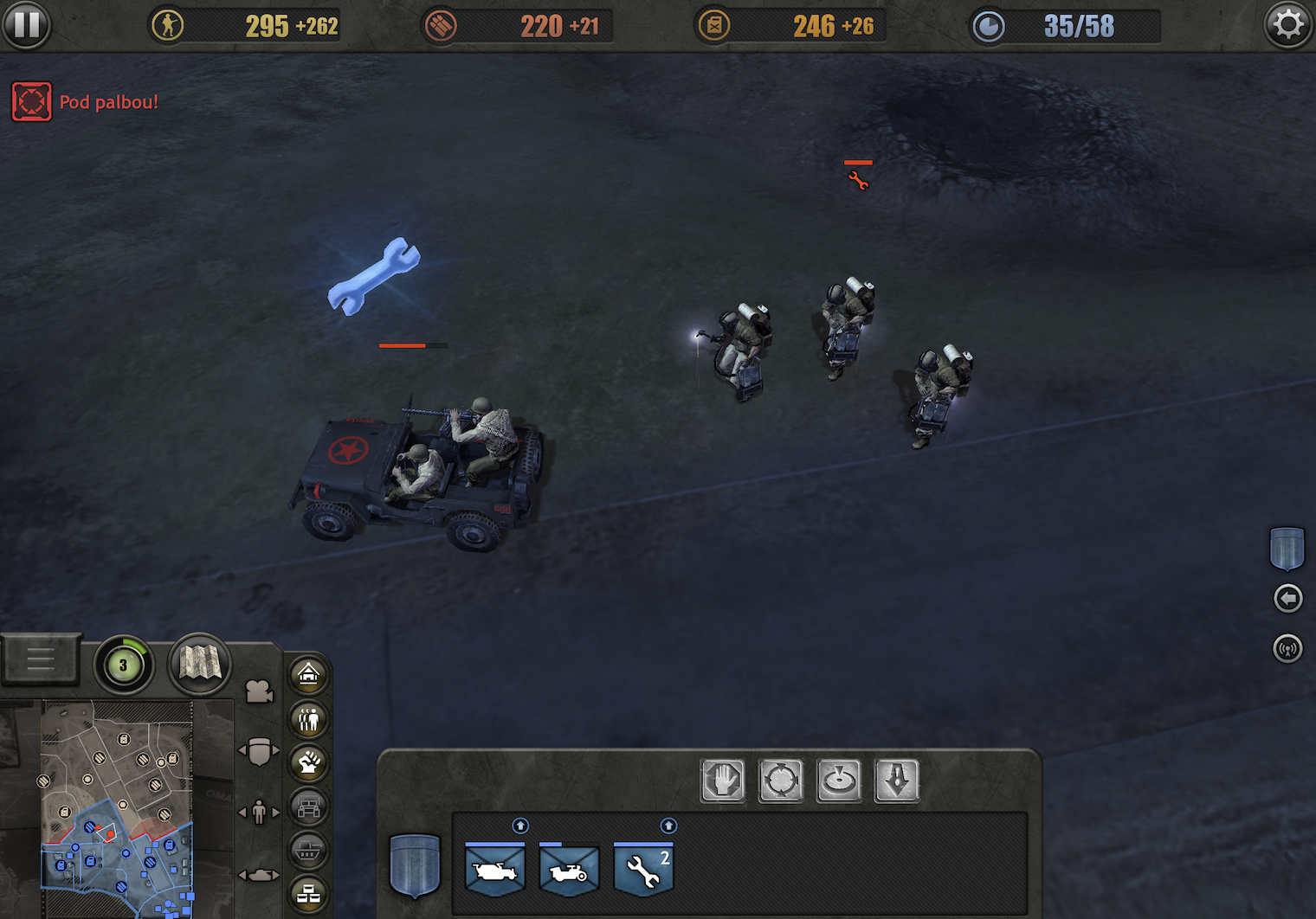Toggle the camera icon beside the minimap
The width and height of the screenshot is (1316, 919).
pyautogui.click(x=259, y=691)
